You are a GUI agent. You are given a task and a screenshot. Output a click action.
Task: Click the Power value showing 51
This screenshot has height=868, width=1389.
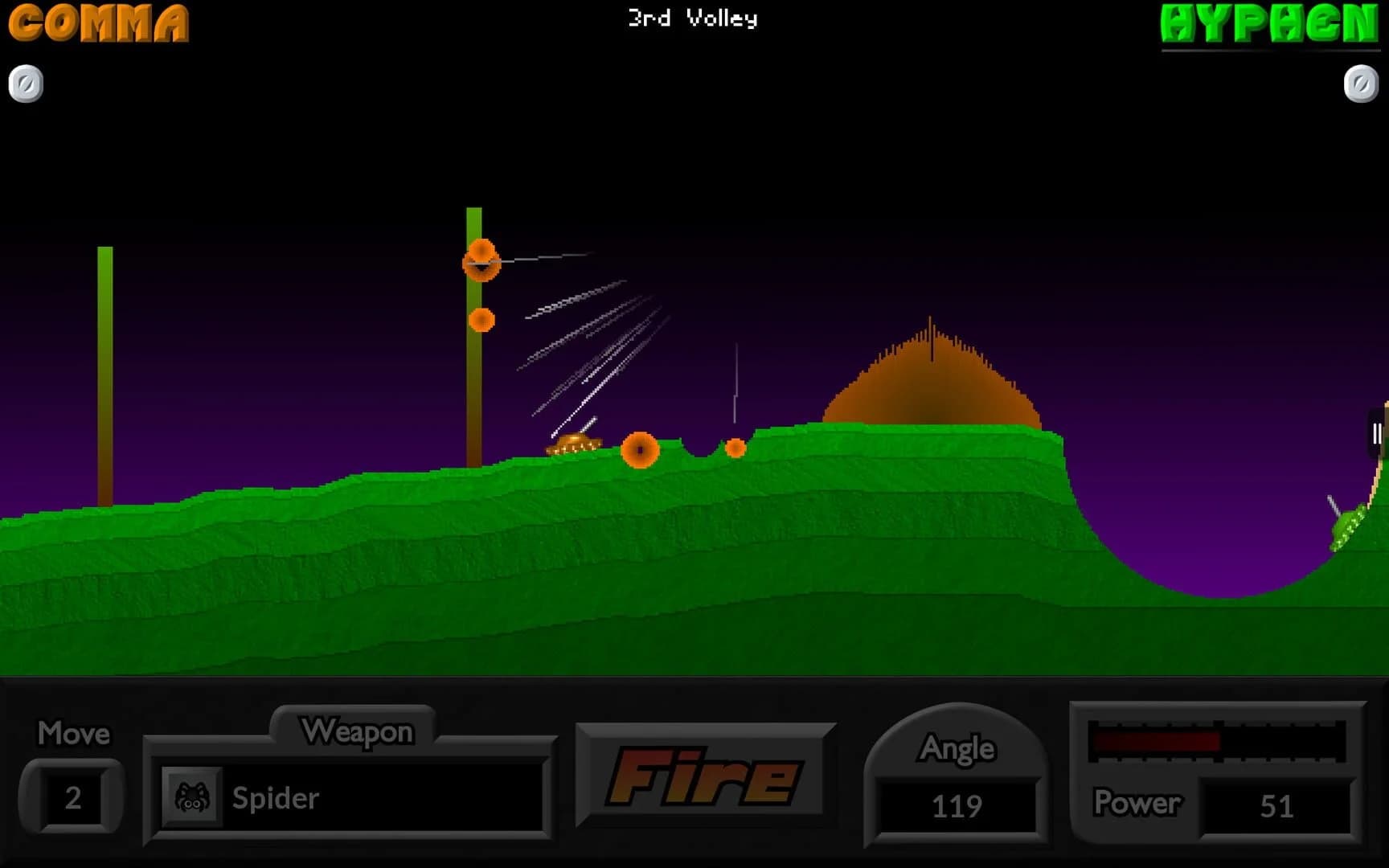click(1280, 805)
